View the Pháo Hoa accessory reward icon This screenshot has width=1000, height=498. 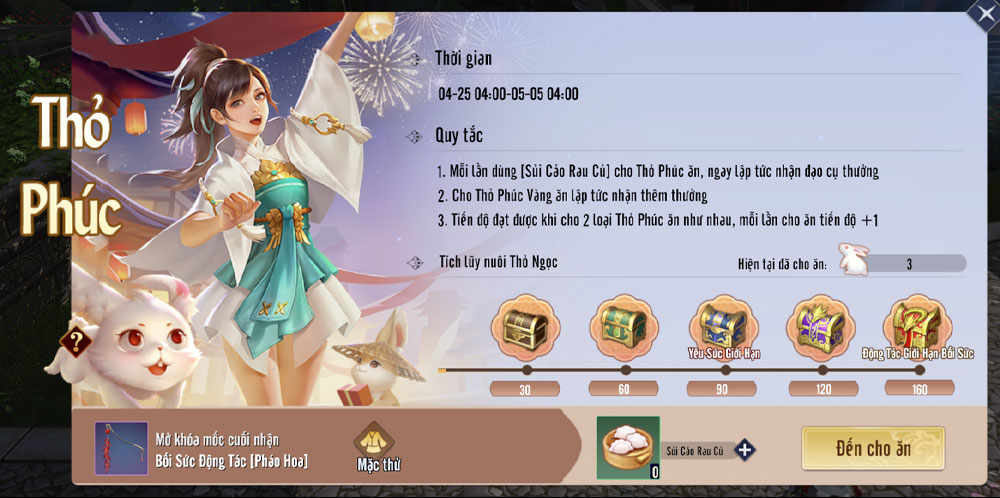tap(115, 448)
